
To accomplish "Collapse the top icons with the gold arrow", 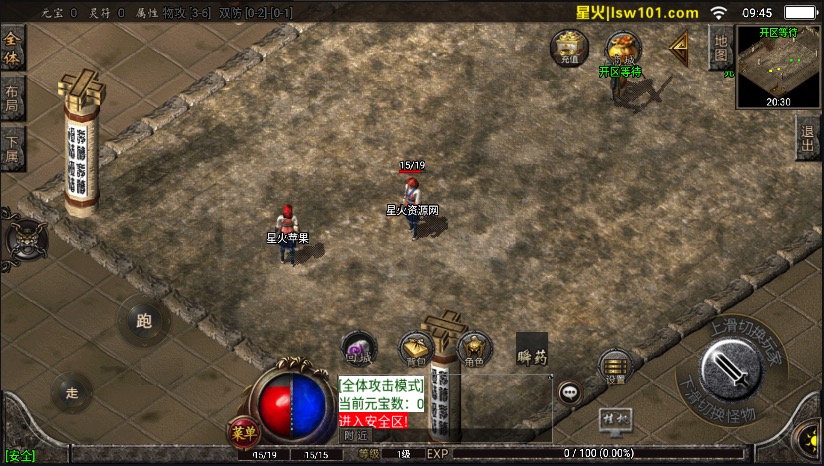I will (681, 45).
